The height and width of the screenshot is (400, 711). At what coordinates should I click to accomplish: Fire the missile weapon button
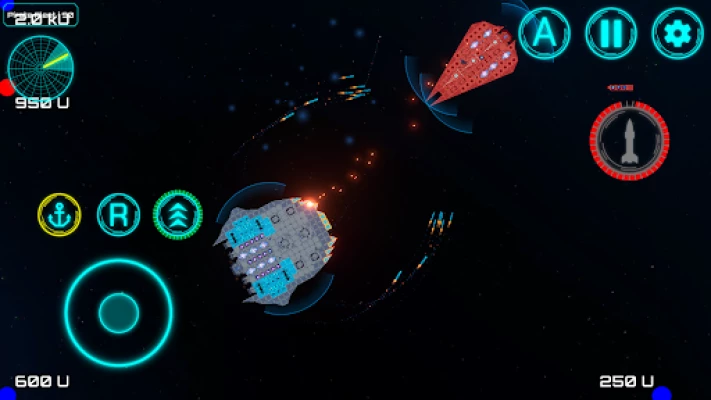(629, 141)
